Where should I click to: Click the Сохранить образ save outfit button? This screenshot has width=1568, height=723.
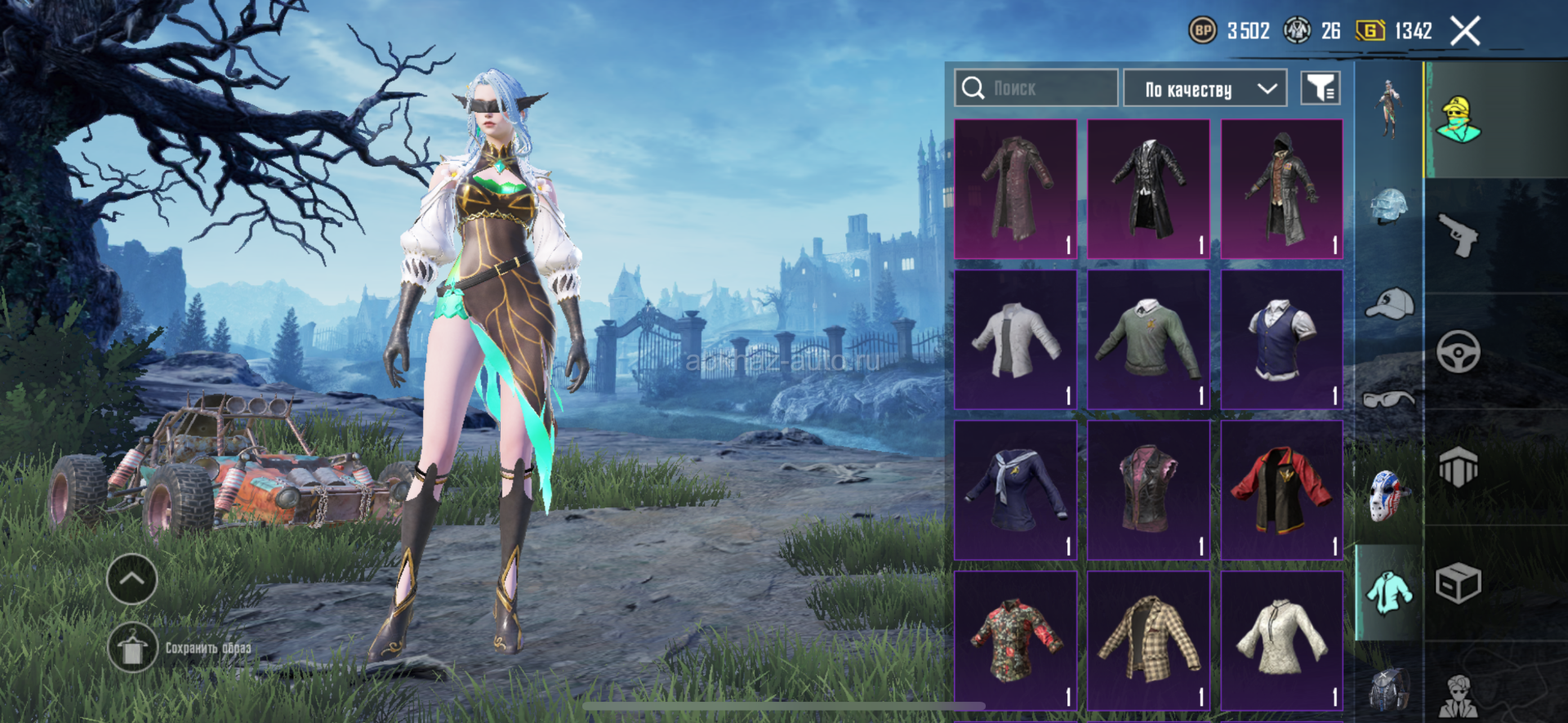click(132, 648)
